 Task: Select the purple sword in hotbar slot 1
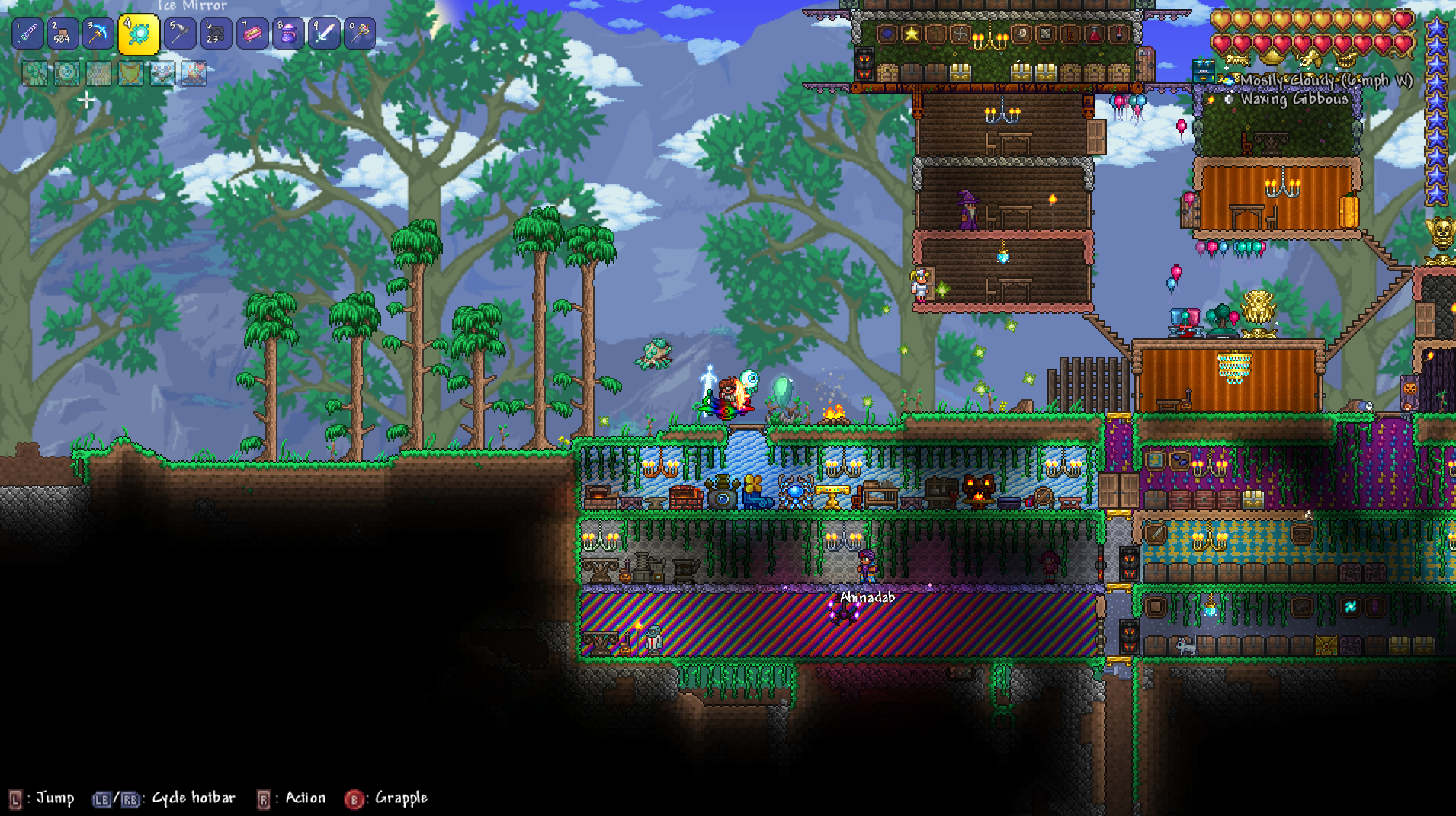28,34
